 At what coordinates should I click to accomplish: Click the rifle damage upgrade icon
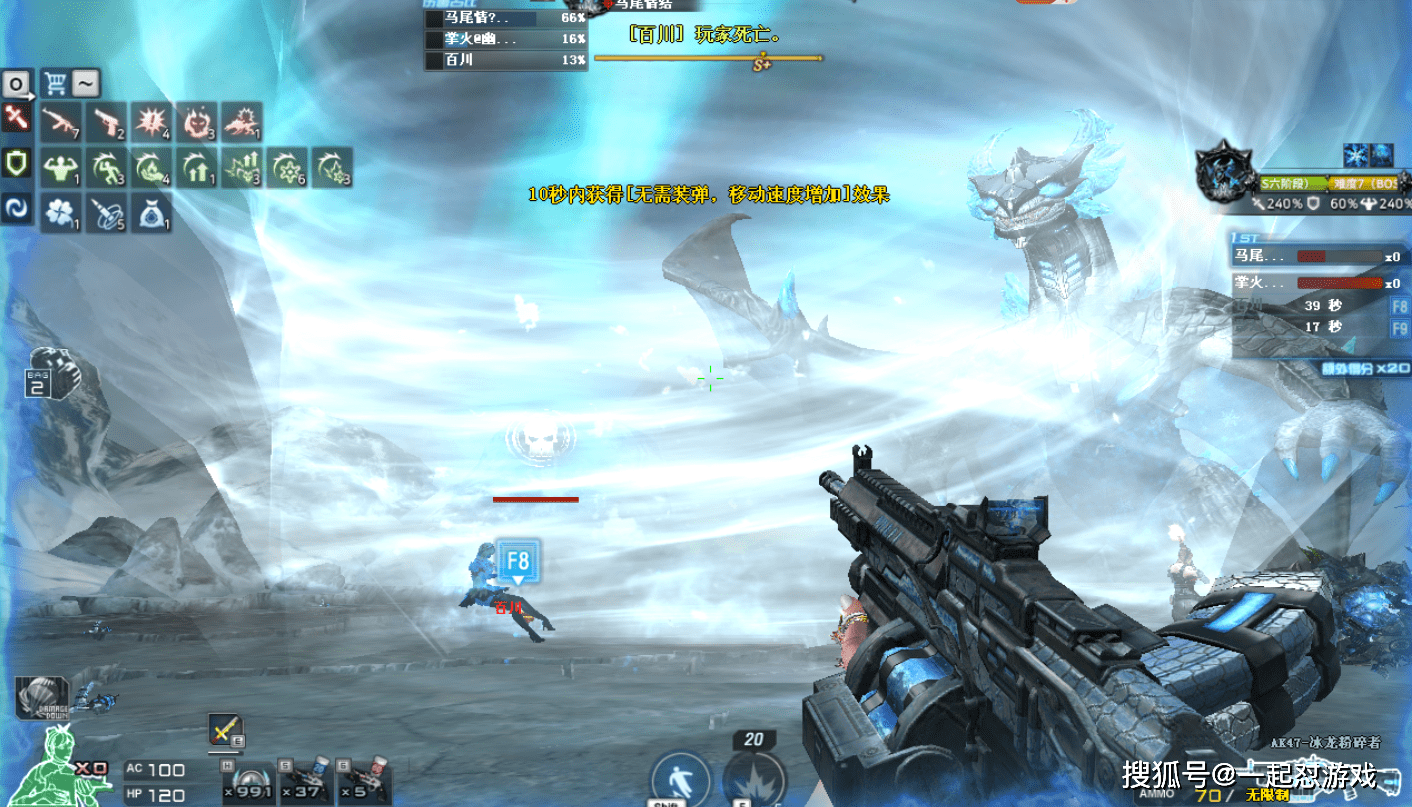(x=61, y=122)
